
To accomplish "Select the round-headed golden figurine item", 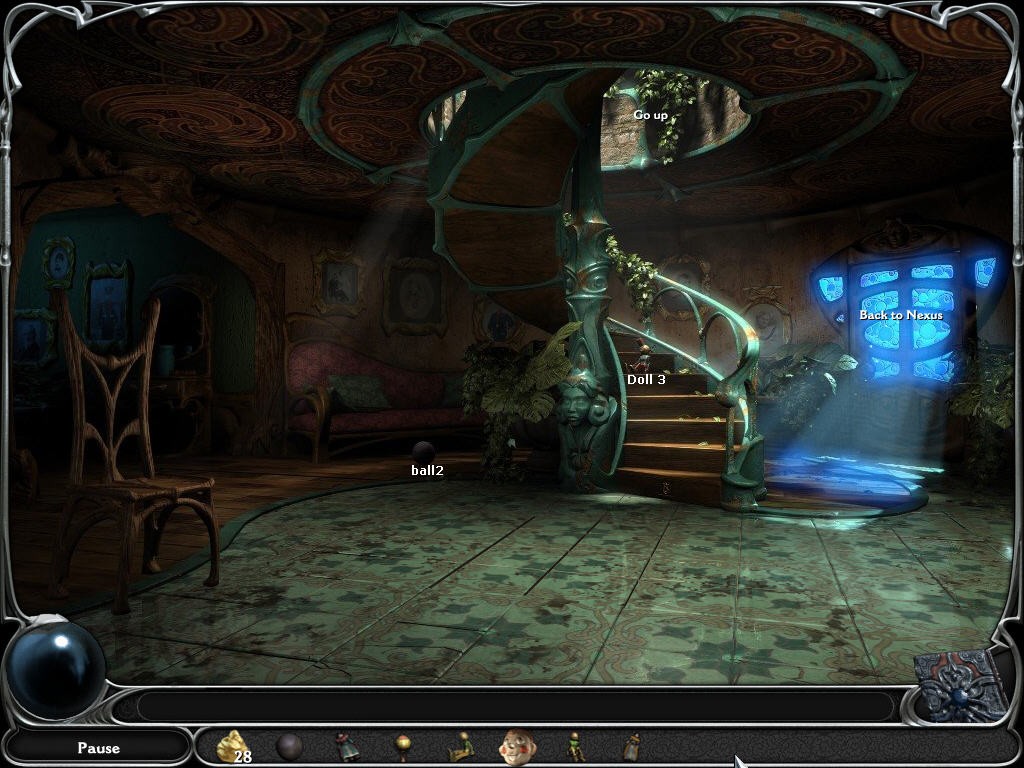I will (x=403, y=746).
